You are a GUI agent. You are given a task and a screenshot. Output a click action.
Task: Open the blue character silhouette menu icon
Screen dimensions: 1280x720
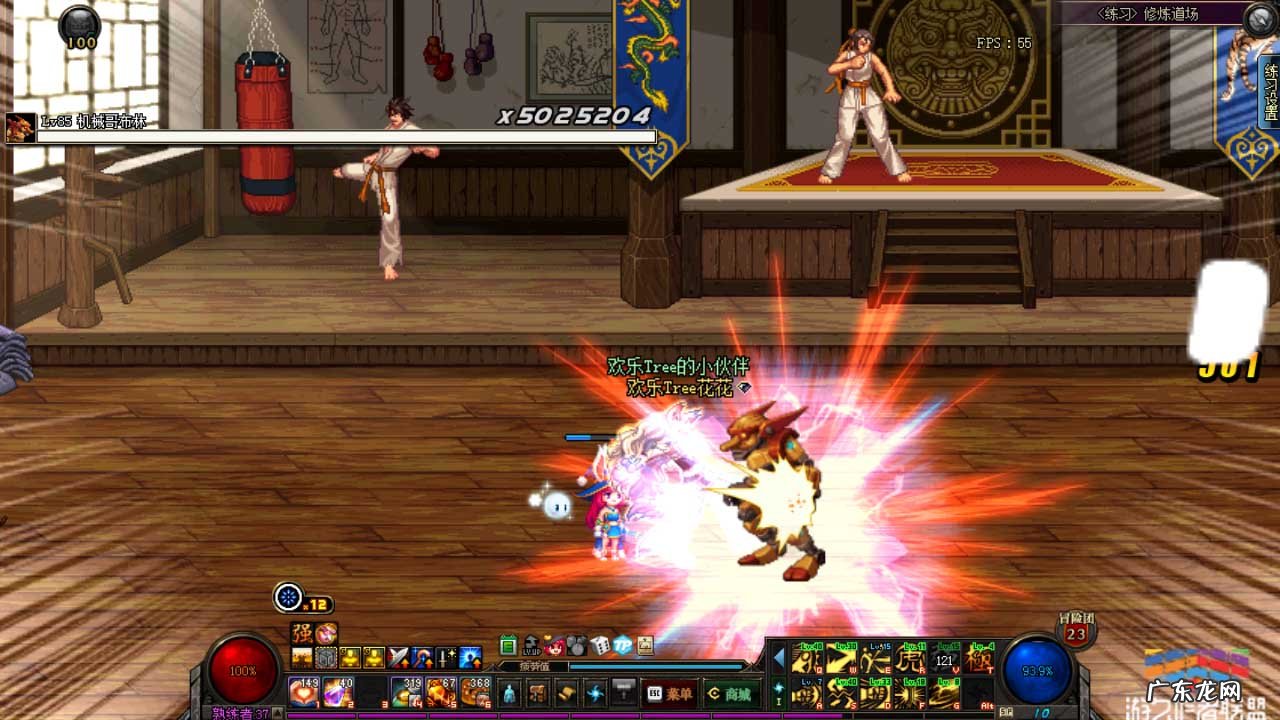pos(509,692)
